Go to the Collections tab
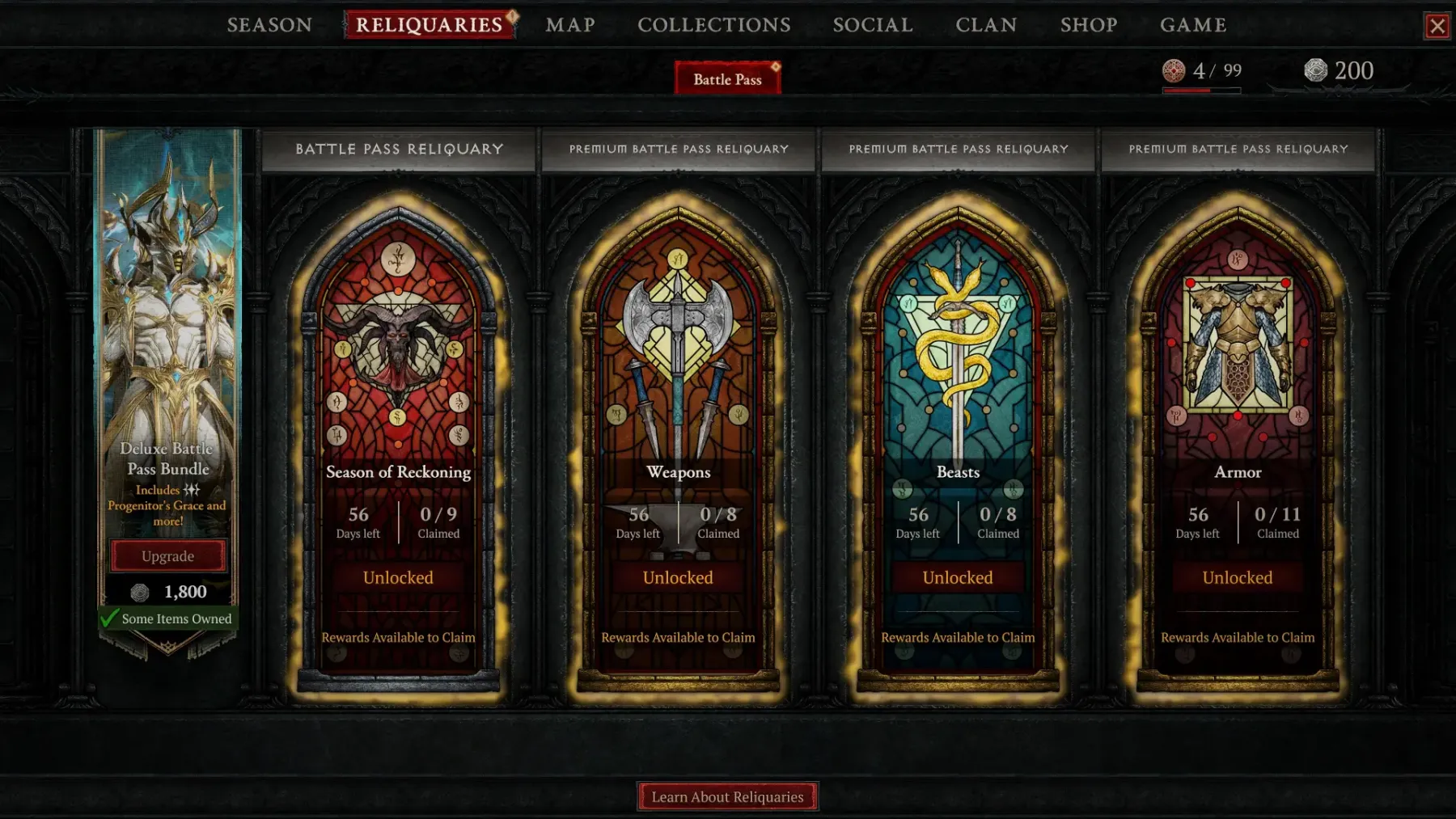Screen dimensions: 1456x819 click(713, 25)
